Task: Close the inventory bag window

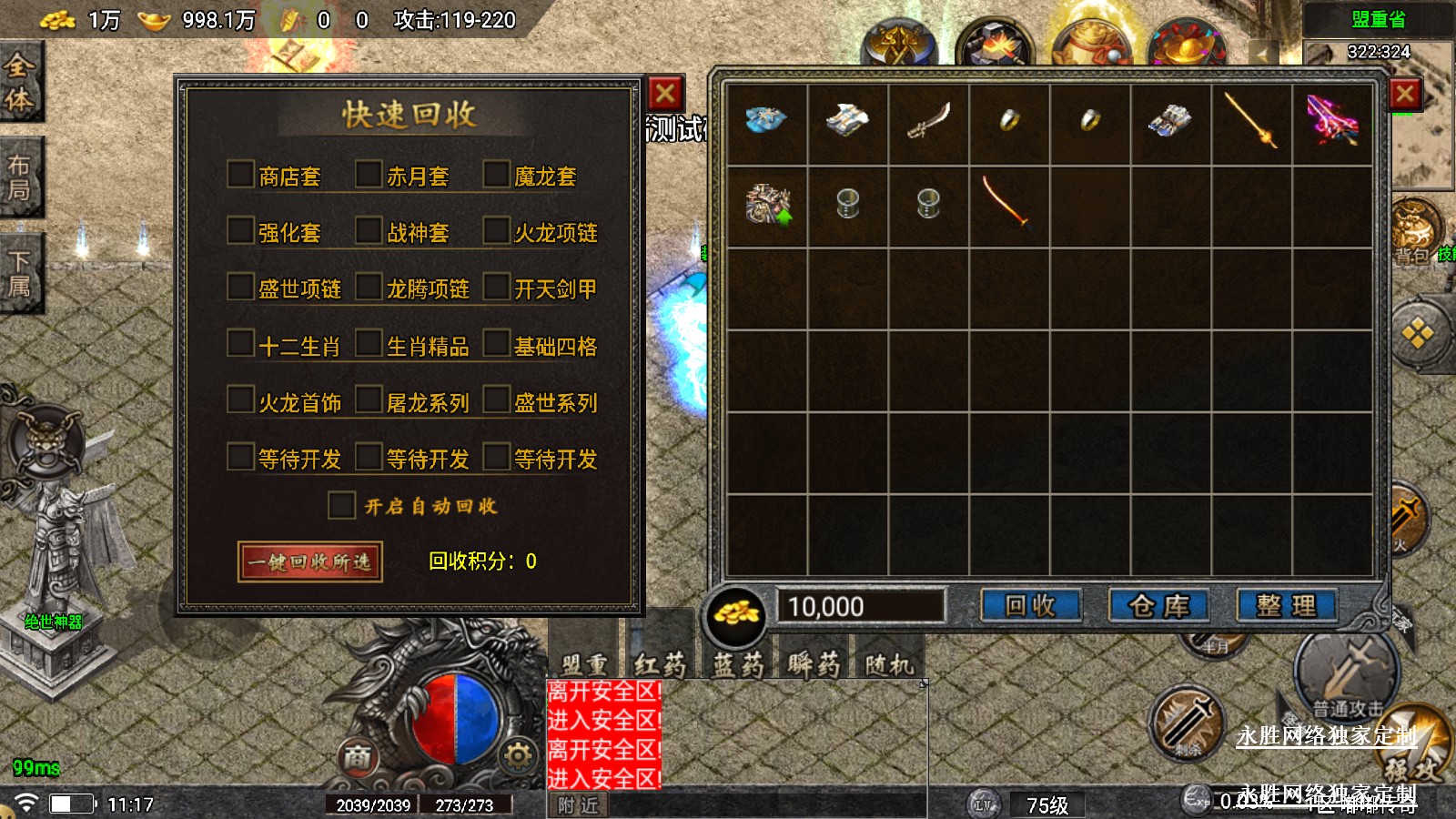Action: tap(1404, 93)
